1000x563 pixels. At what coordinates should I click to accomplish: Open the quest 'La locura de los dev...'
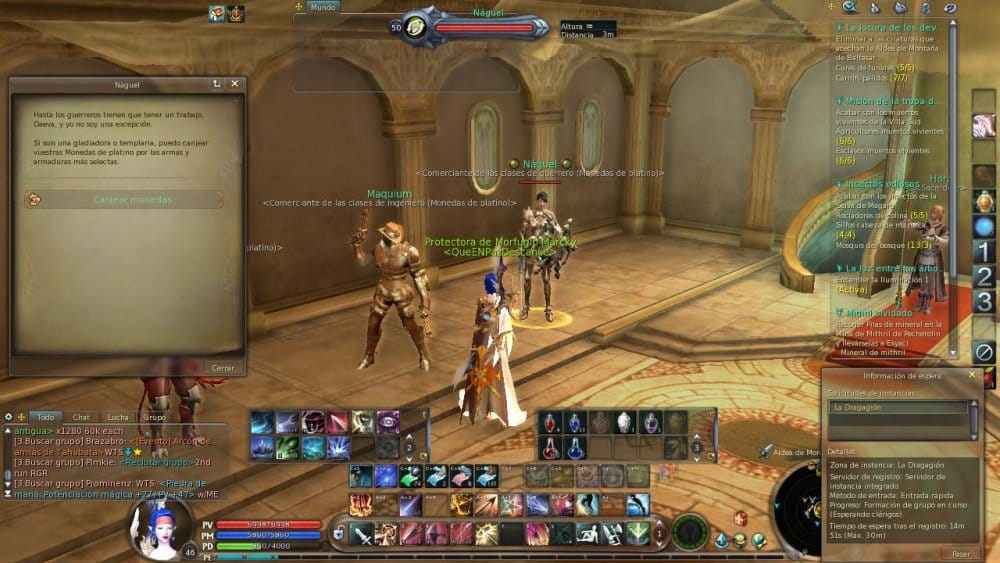pyautogui.click(x=890, y=28)
